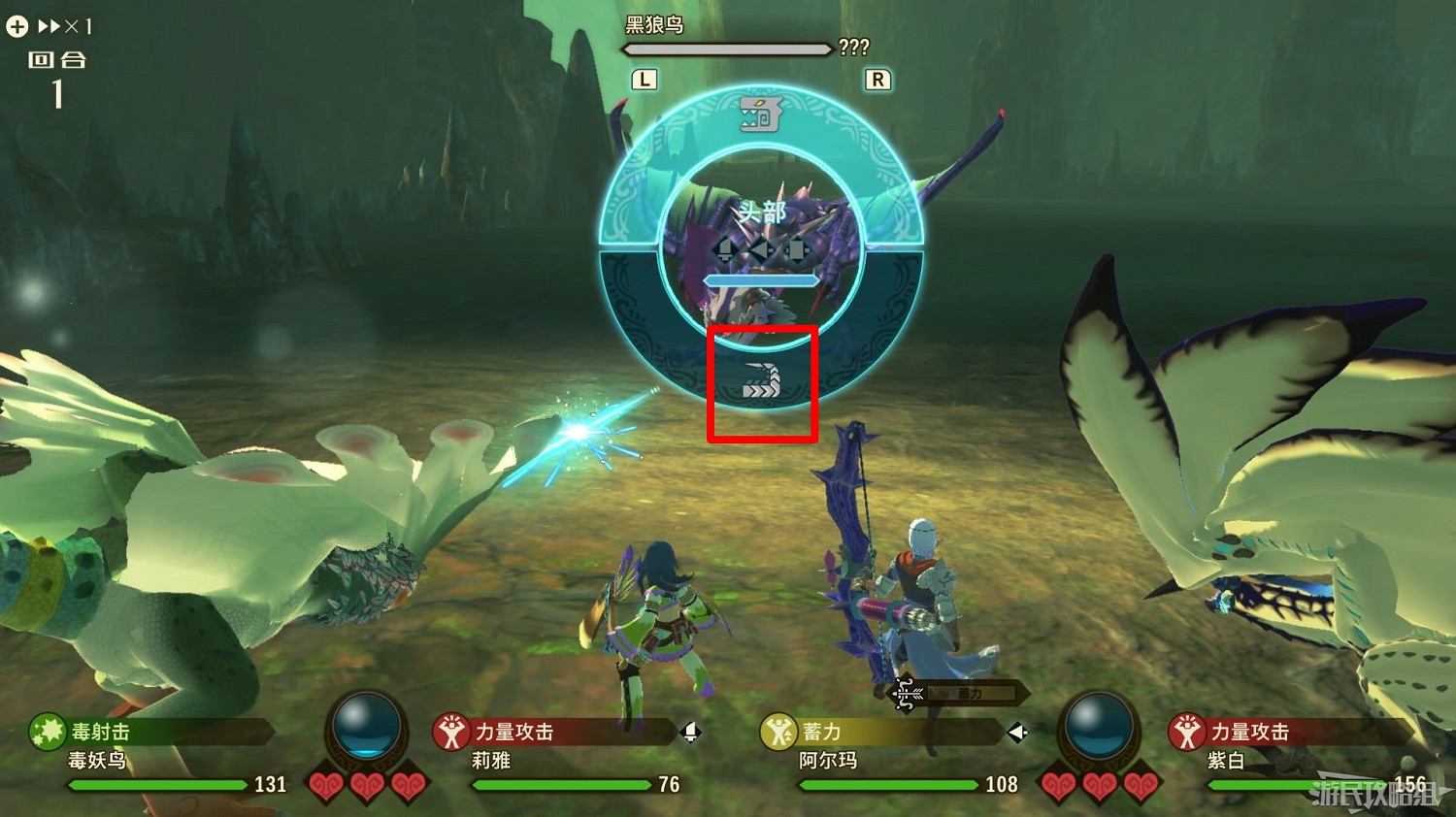Select the 头部 body part label
Screen dimensions: 1456x817
pyautogui.click(x=762, y=209)
